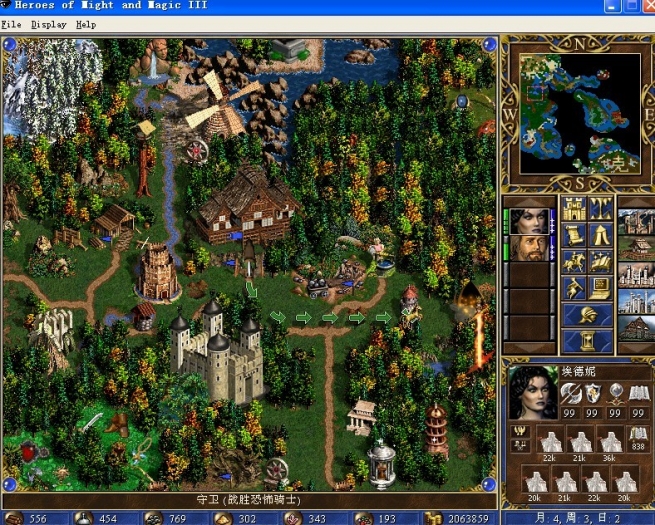Click the next hero helmet button
655x525 pixels.
point(588,315)
